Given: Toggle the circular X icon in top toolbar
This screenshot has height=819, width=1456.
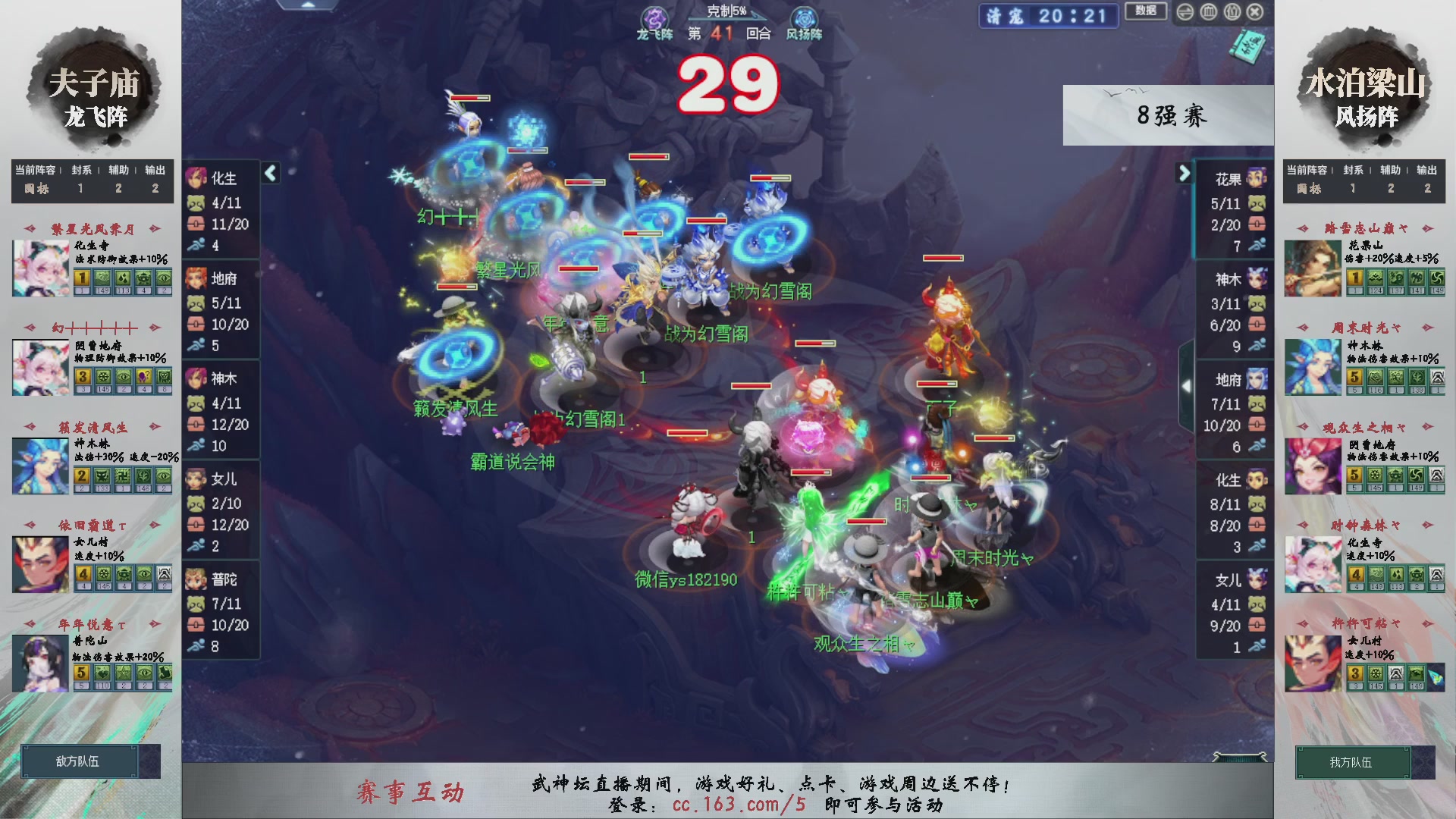Looking at the screenshot, I should tap(1255, 12).
